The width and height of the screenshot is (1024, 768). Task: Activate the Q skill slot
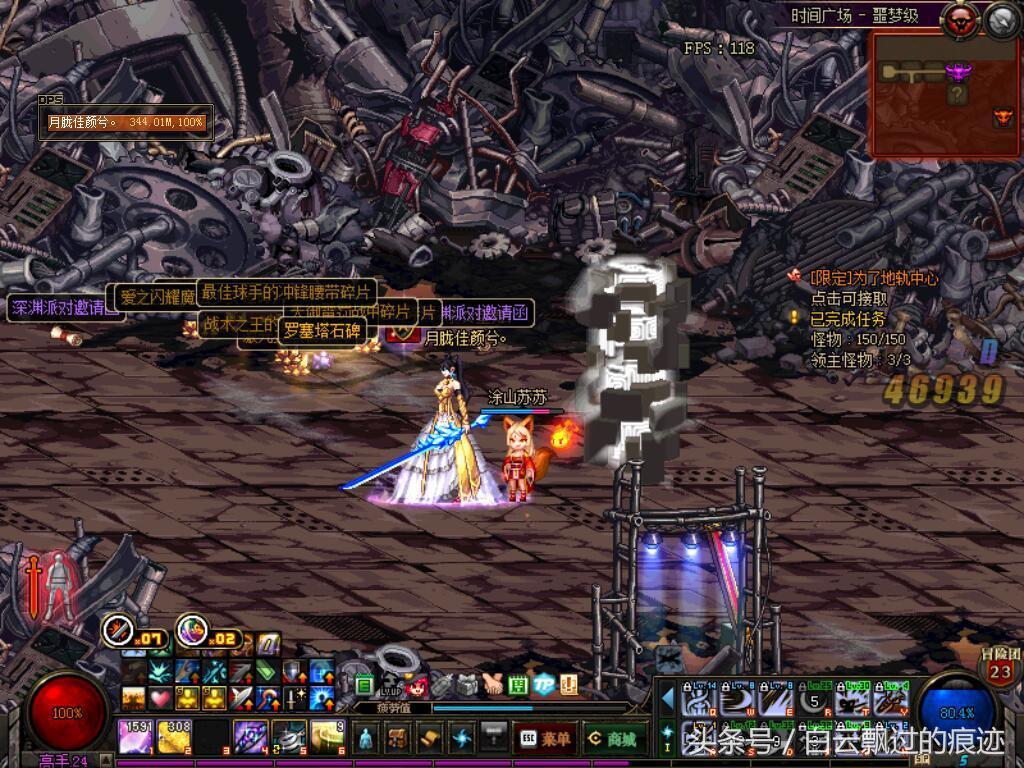click(x=696, y=700)
